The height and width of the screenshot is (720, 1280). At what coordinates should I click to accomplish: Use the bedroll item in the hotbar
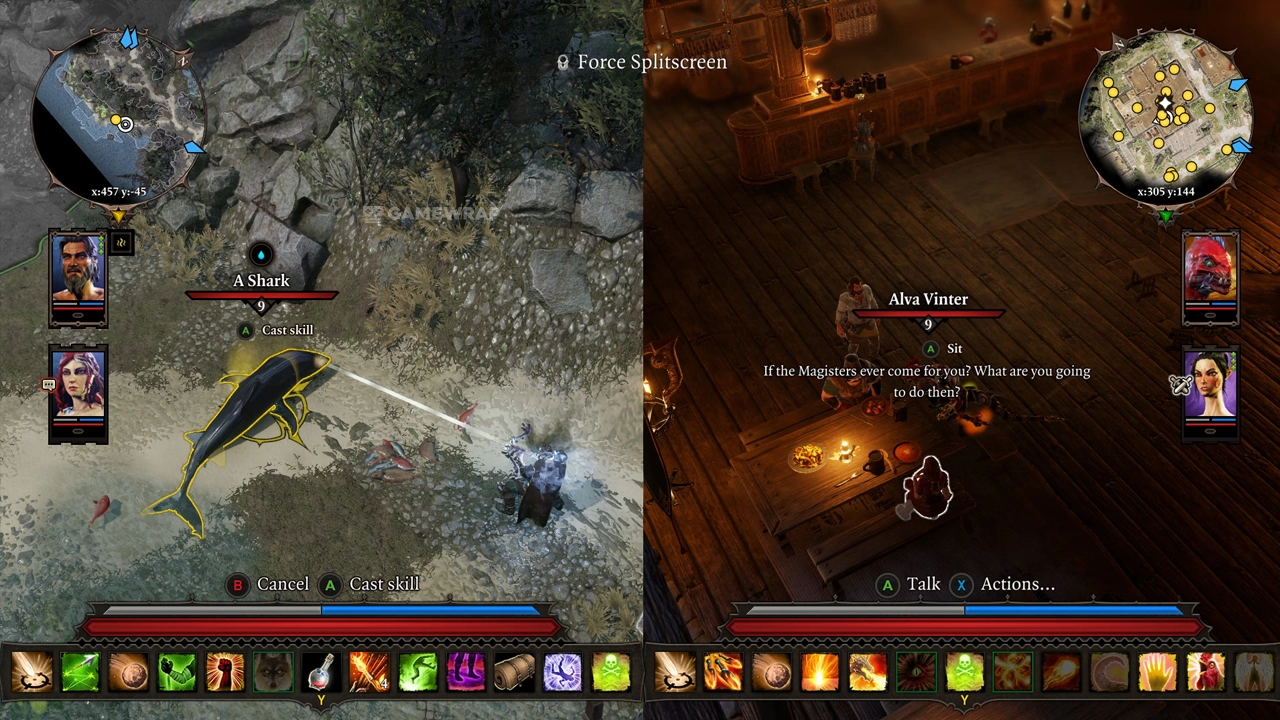513,672
